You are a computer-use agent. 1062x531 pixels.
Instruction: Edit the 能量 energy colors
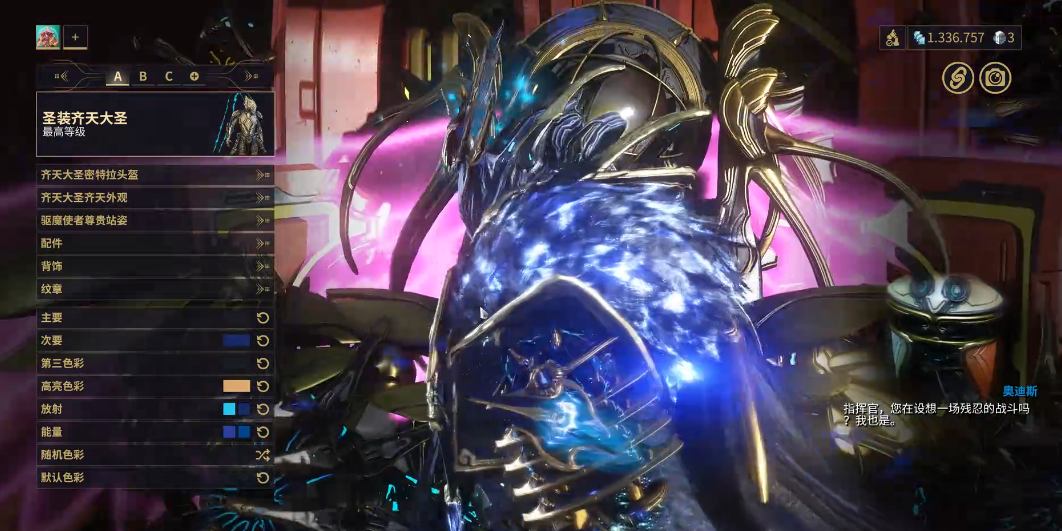click(236, 432)
